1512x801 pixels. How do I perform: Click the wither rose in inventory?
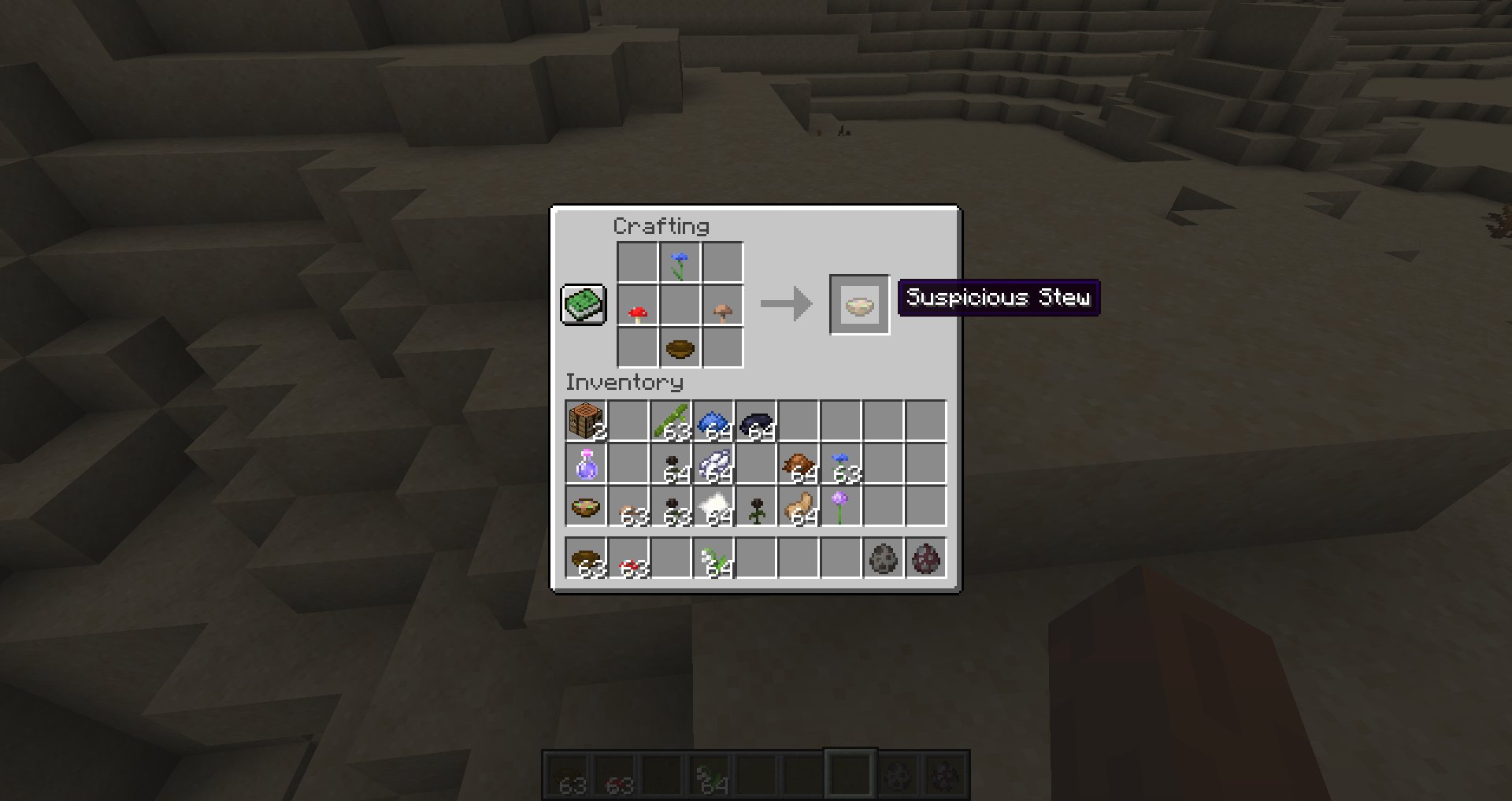tap(755, 507)
